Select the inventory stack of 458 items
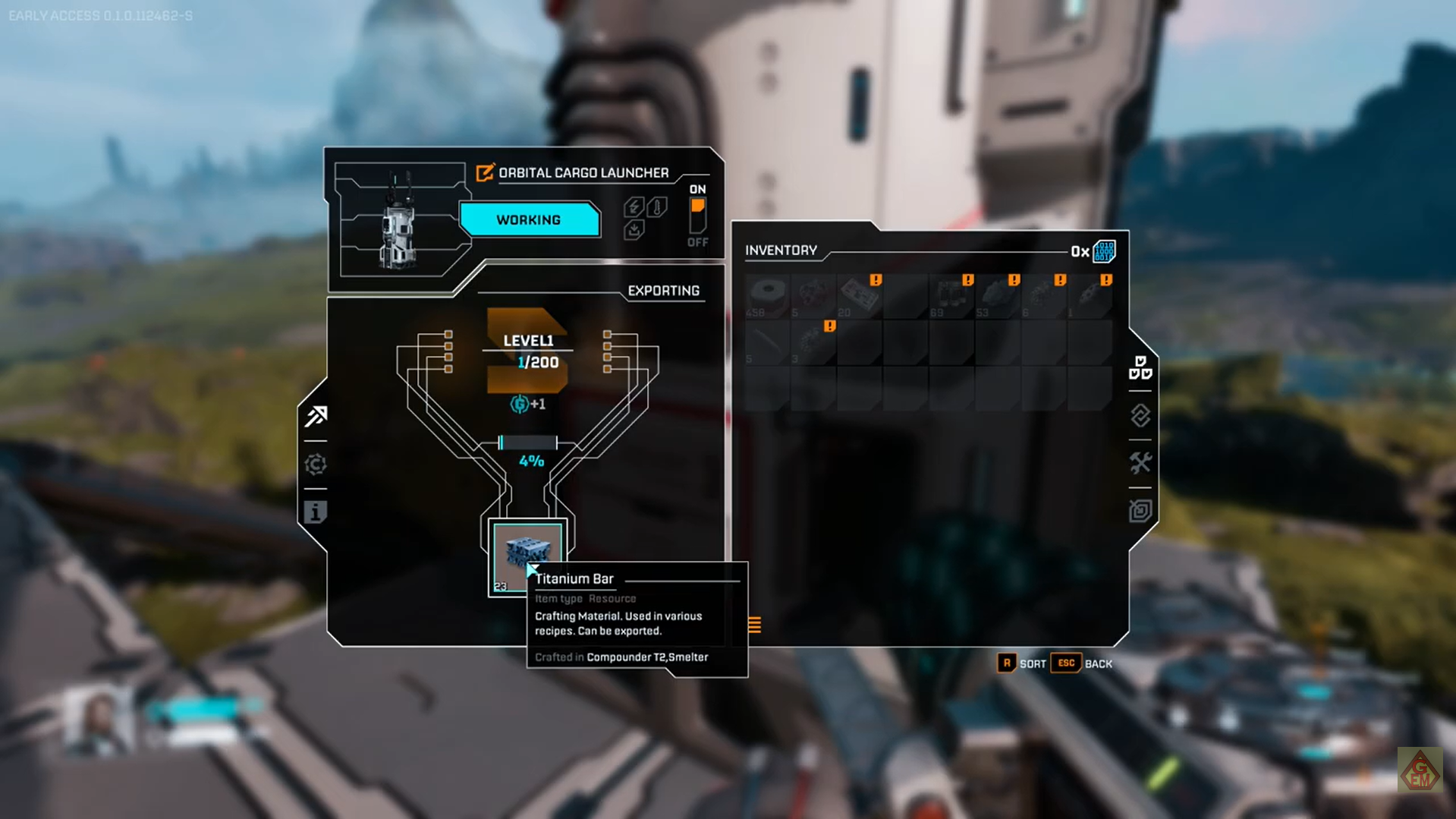The width and height of the screenshot is (1456, 819). (x=767, y=296)
